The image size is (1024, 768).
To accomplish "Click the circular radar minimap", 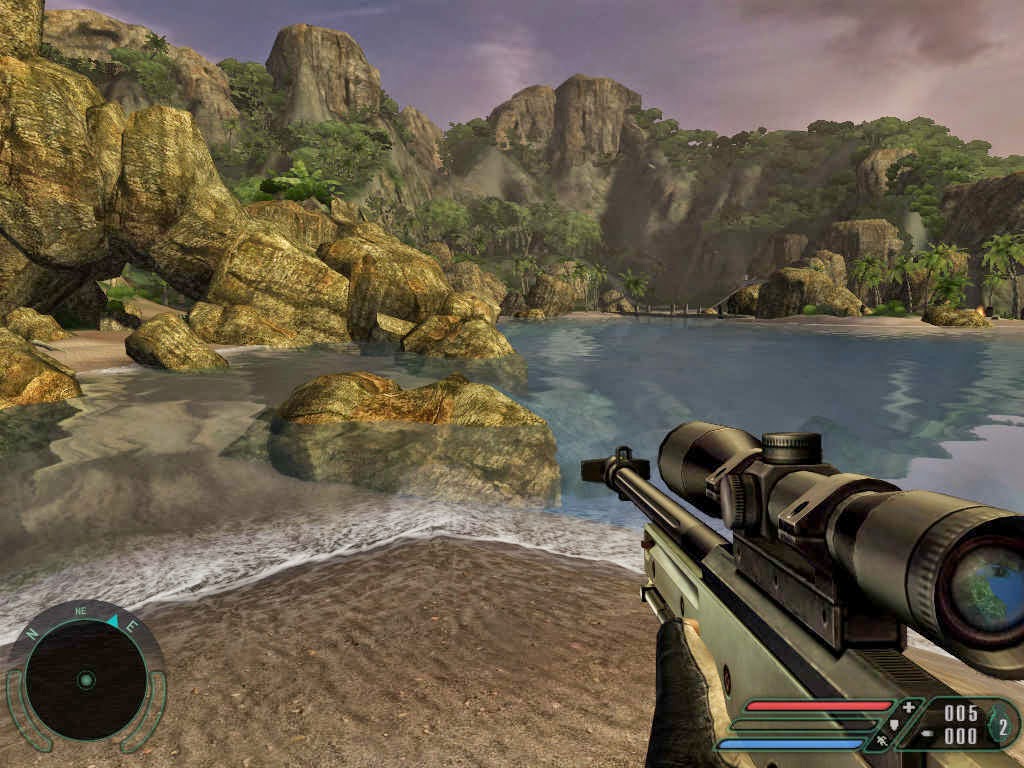I will pyautogui.click(x=86, y=680).
